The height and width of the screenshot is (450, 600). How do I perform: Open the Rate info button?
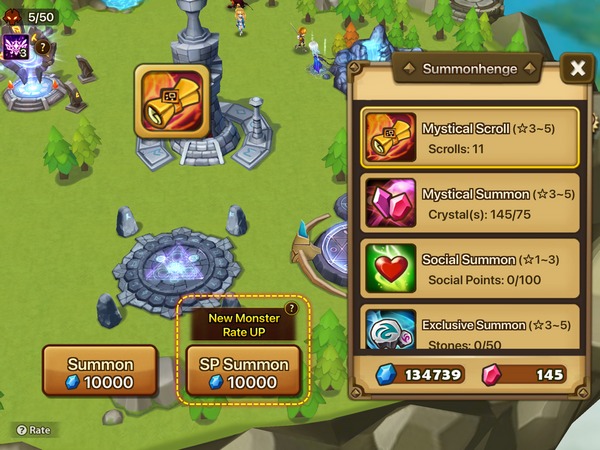(x=31, y=430)
